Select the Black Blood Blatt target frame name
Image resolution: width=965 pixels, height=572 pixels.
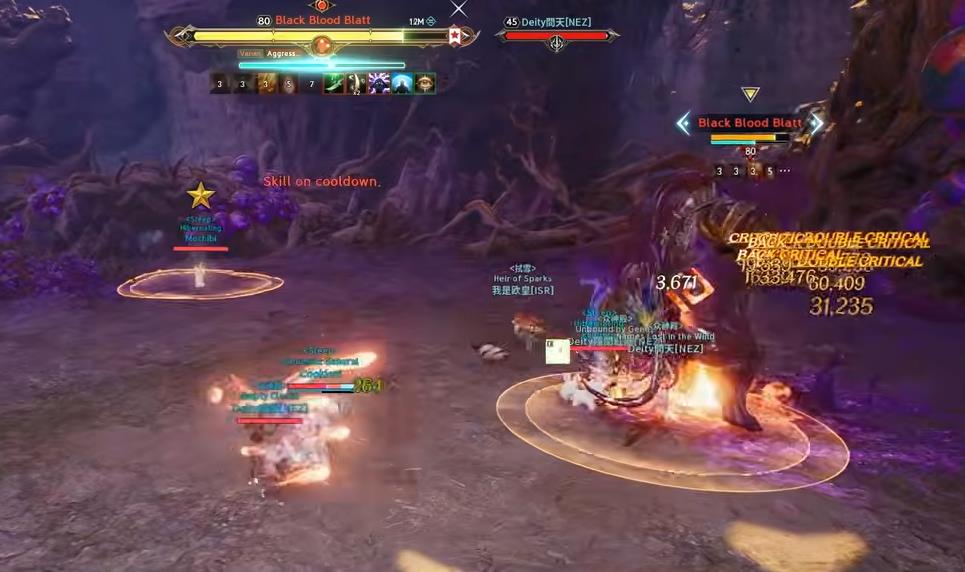click(x=321, y=20)
